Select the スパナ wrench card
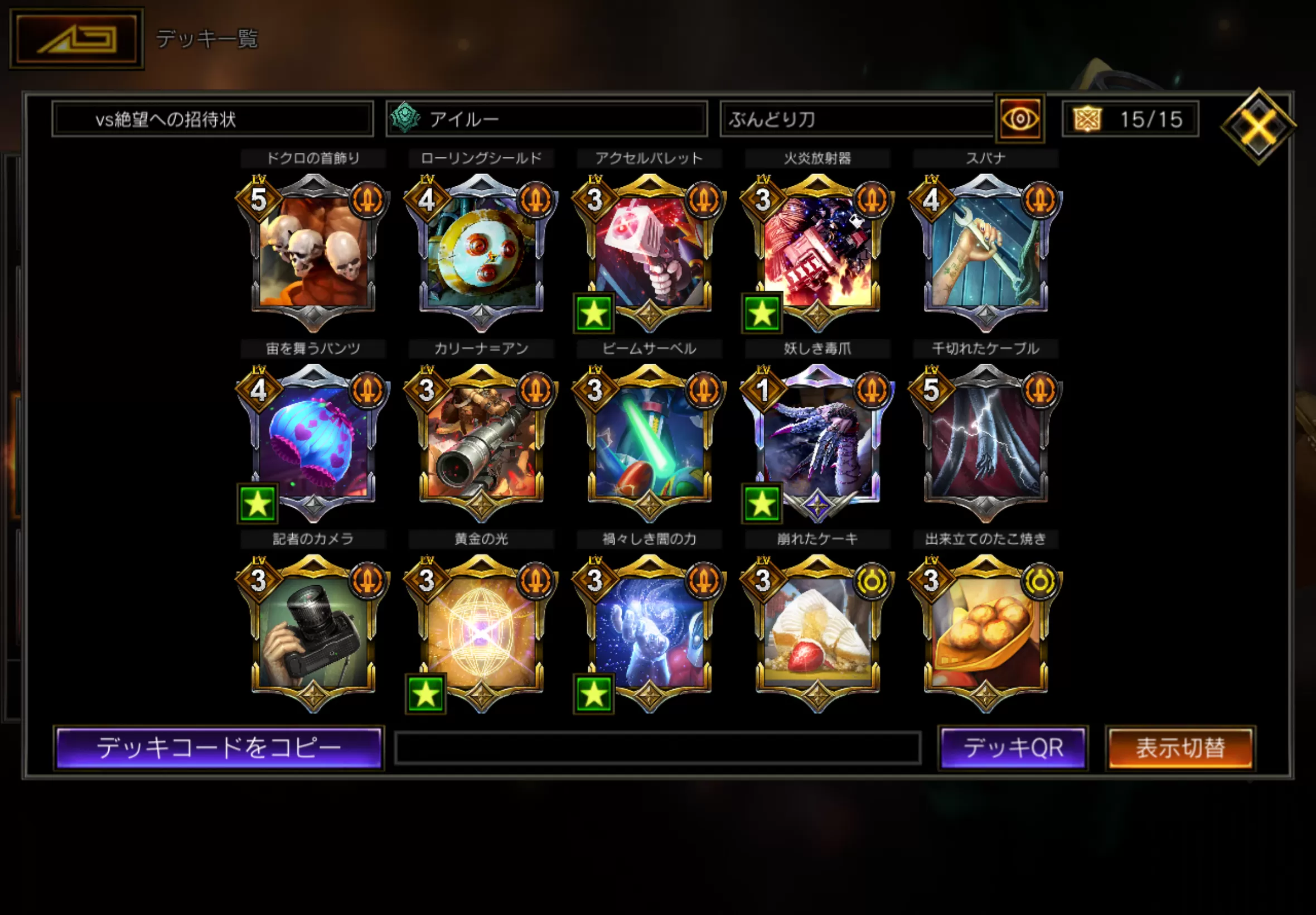This screenshot has width=1316, height=915. (985, 252)
